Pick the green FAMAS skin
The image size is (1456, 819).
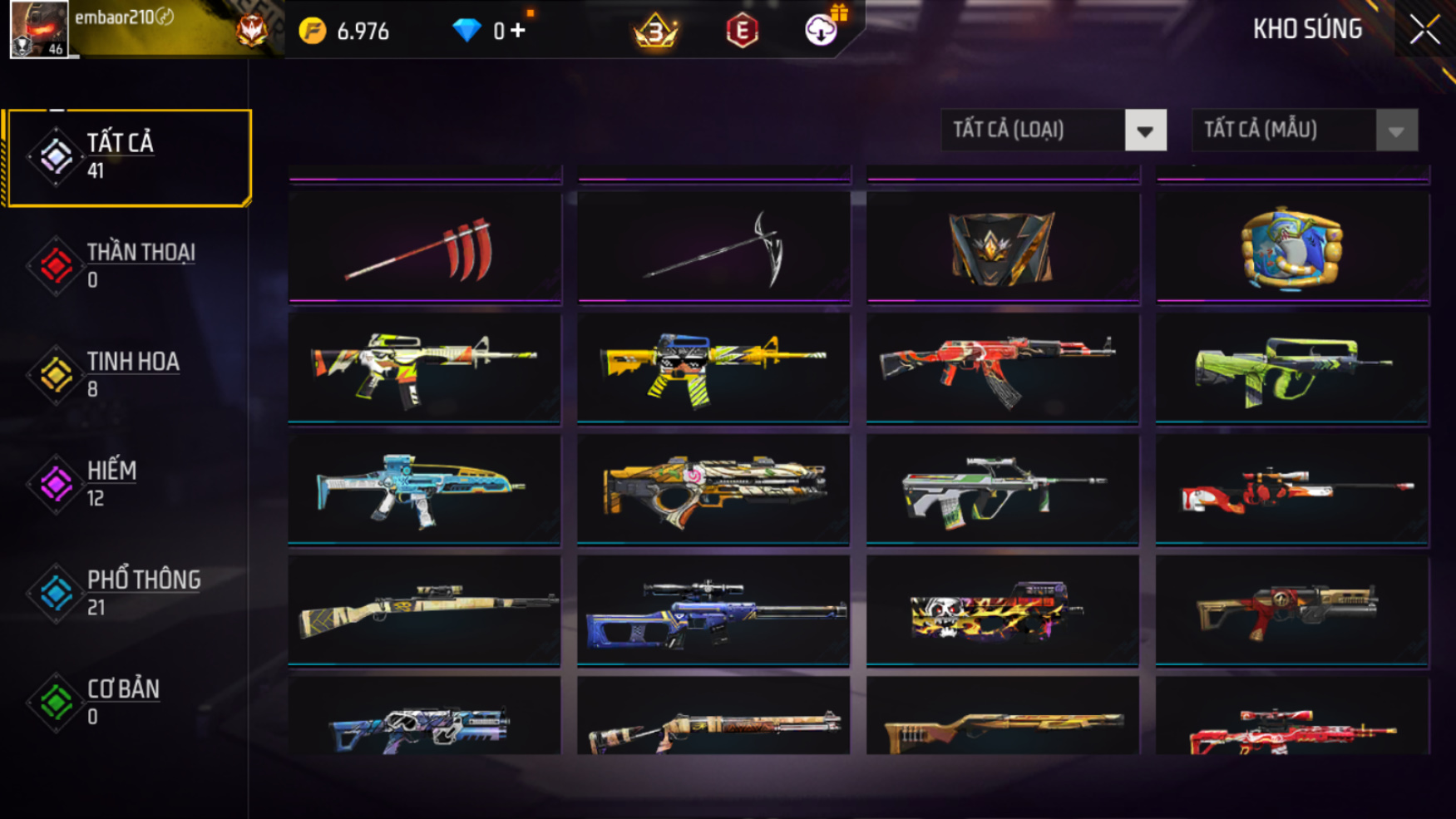(x=1291, y=368)
